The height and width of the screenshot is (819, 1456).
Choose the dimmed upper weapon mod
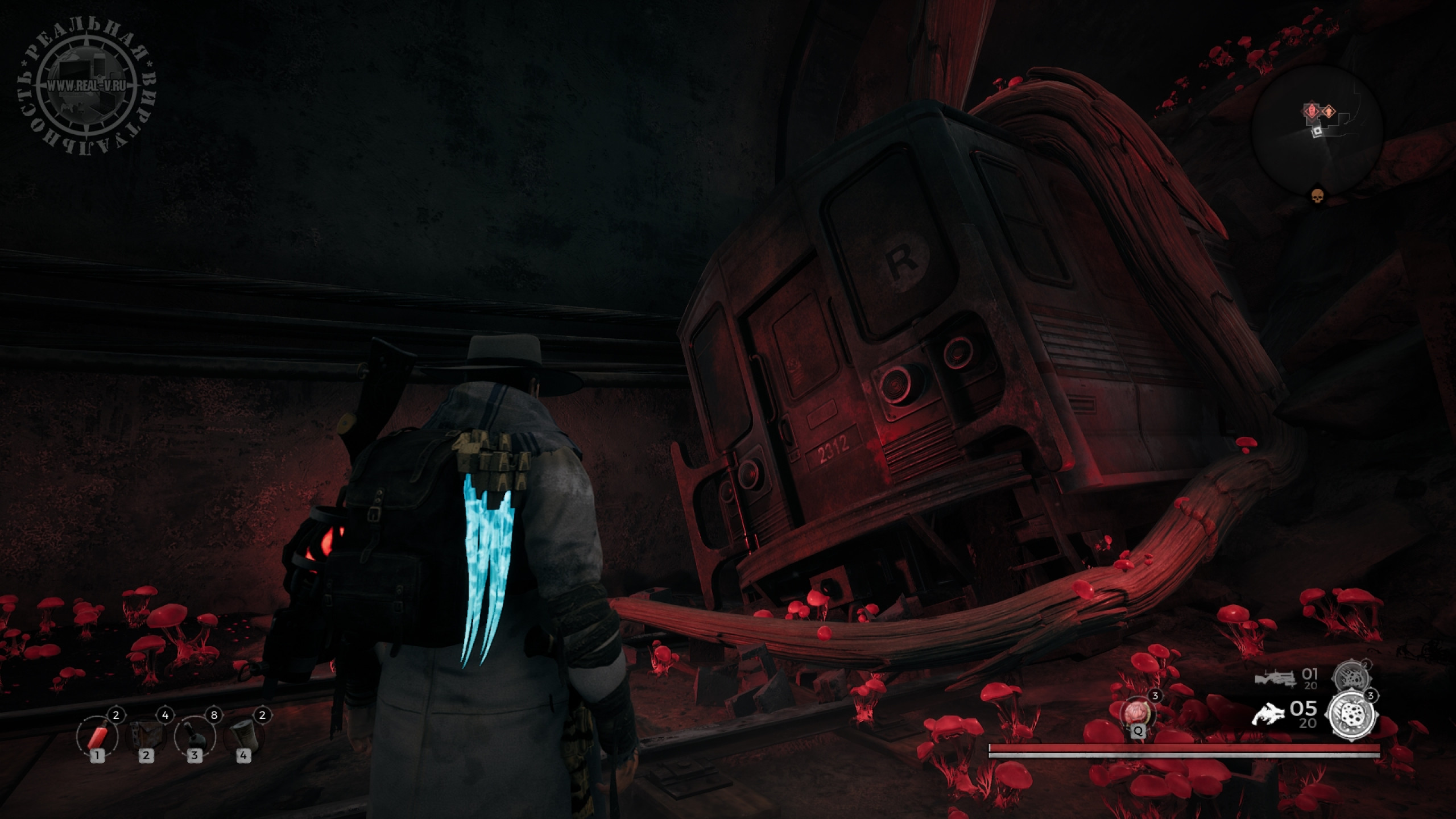click(x=1351, y=678)
